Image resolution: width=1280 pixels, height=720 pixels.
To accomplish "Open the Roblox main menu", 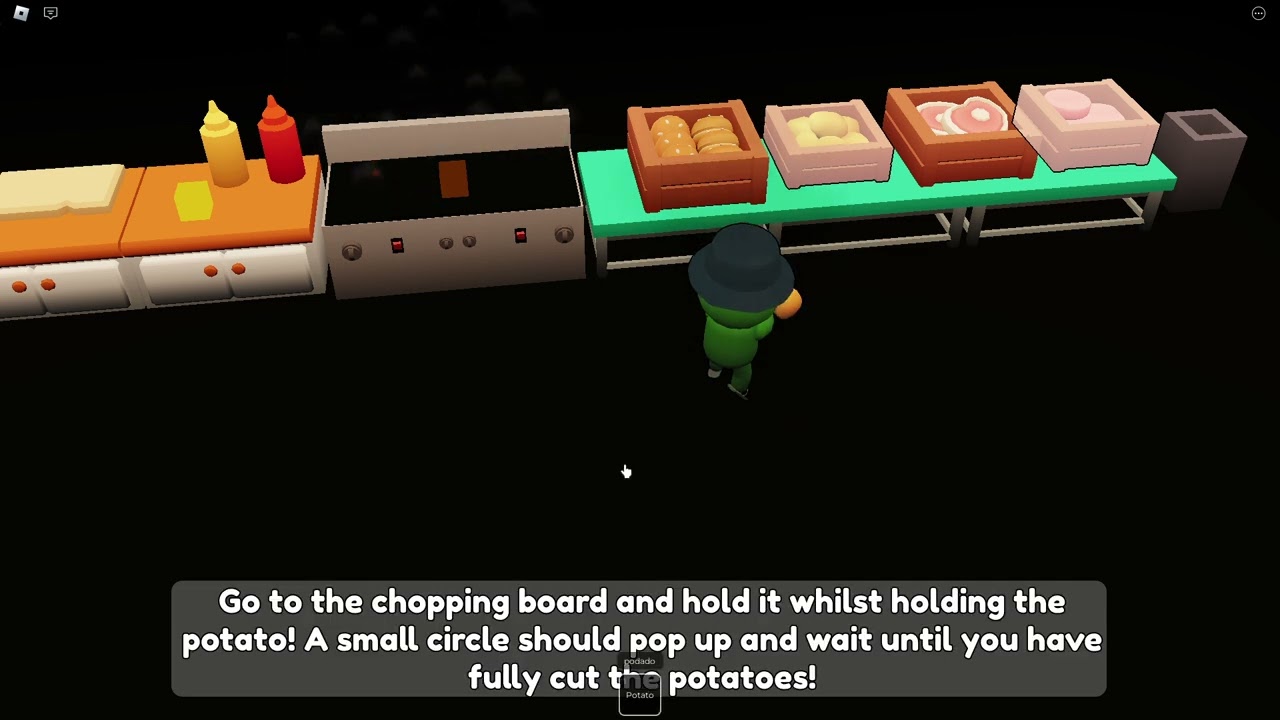I will 21,13.
